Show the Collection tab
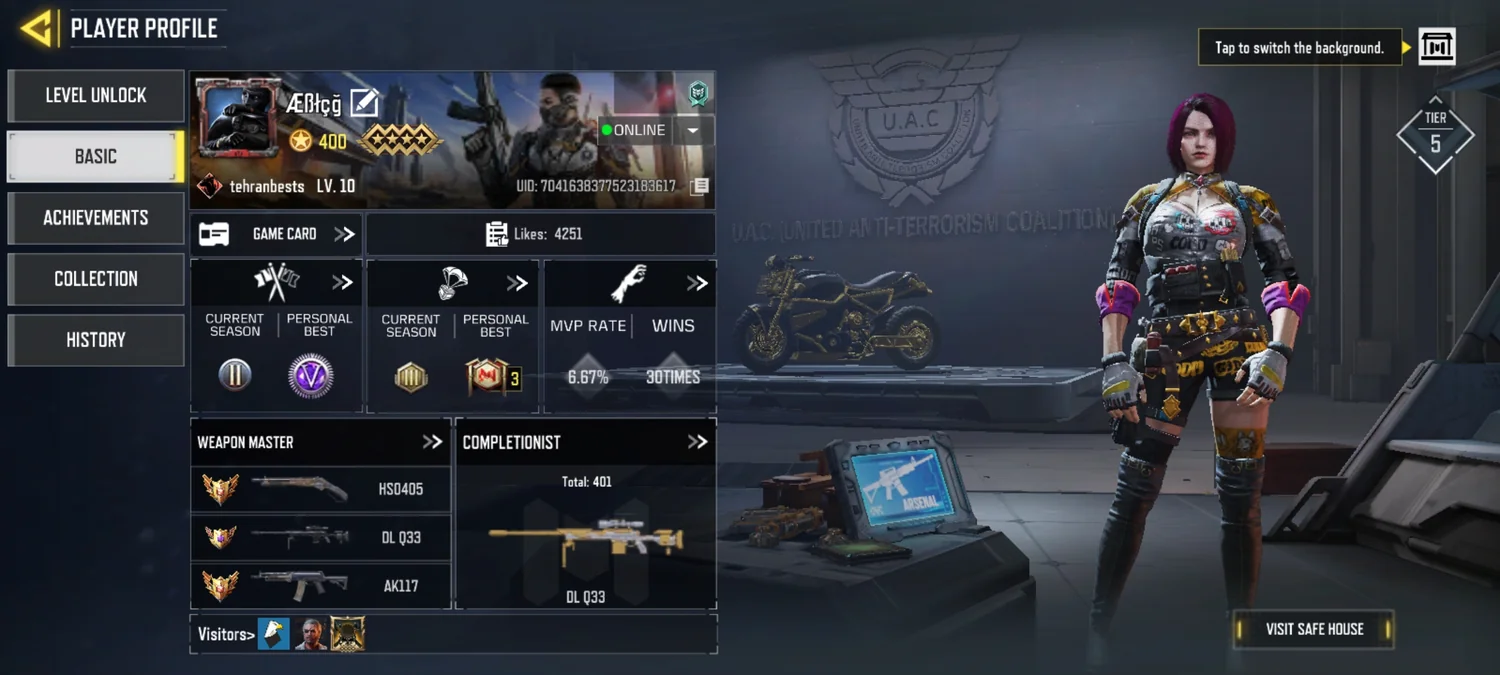The width and height of the screenshot is (1500, 675). pyautogui.click(x=96, y=279)
